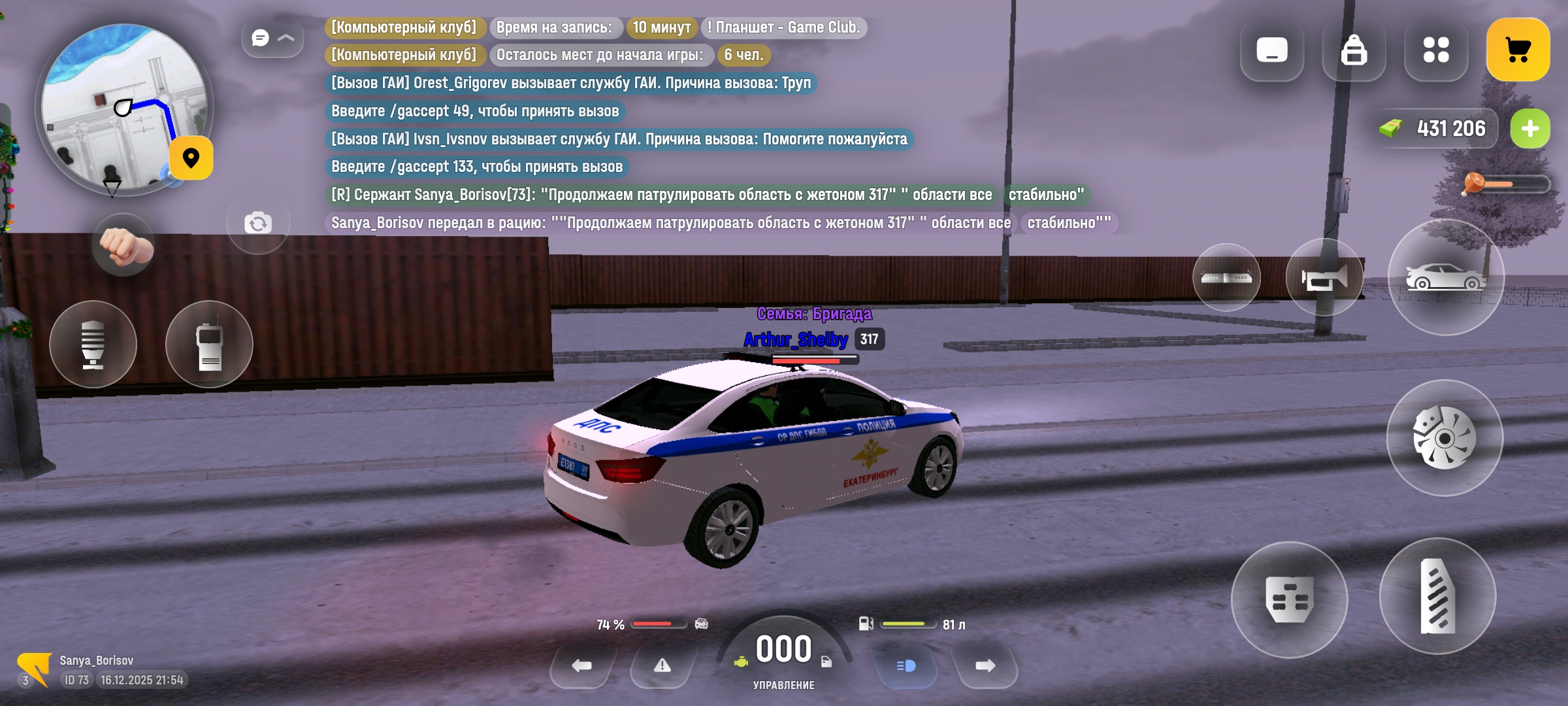
Task: Open the four-dot main menu
Action: coord(1435,50)
